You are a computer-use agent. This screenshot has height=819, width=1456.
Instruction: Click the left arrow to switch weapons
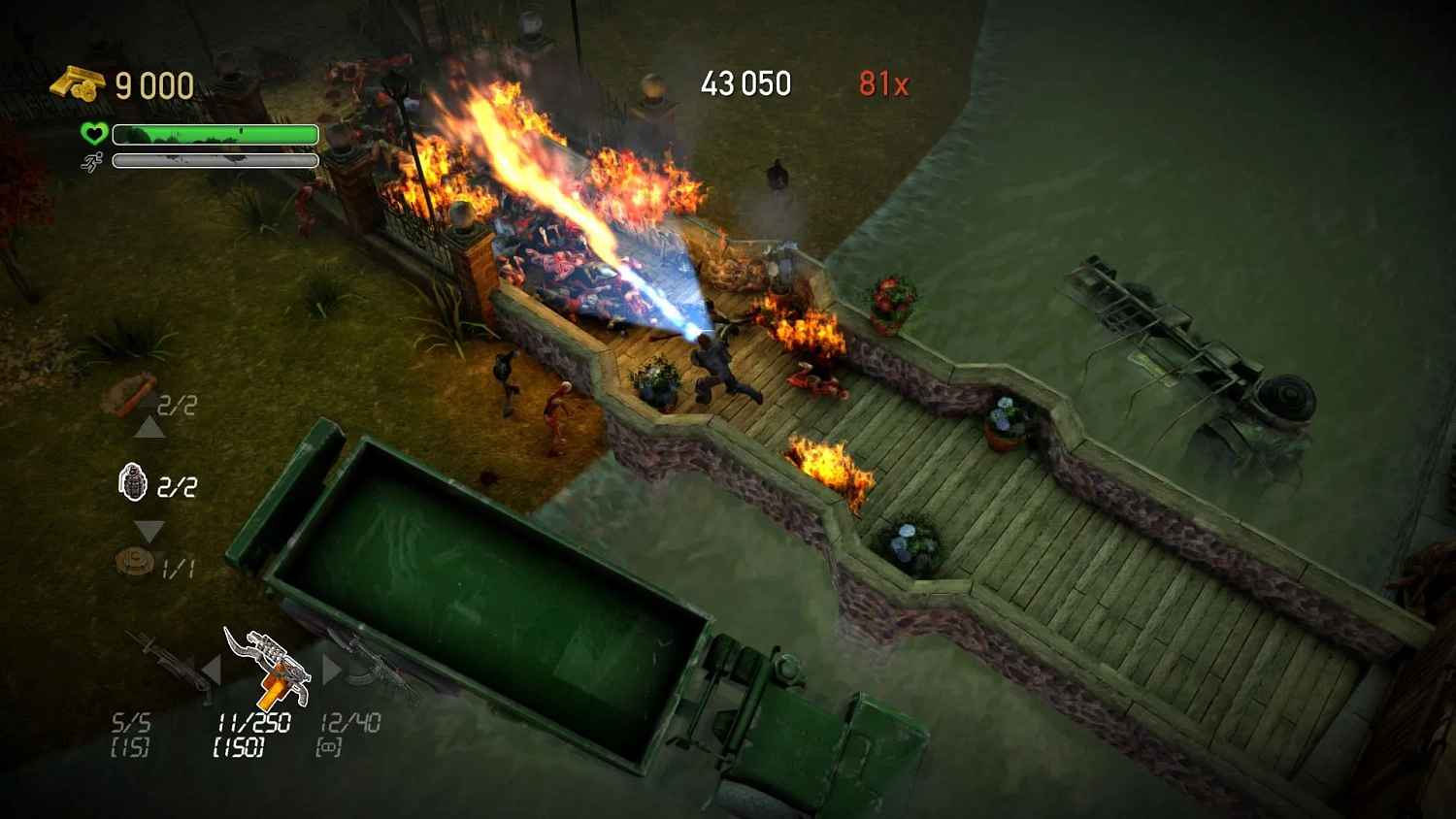tap(214, 670)
